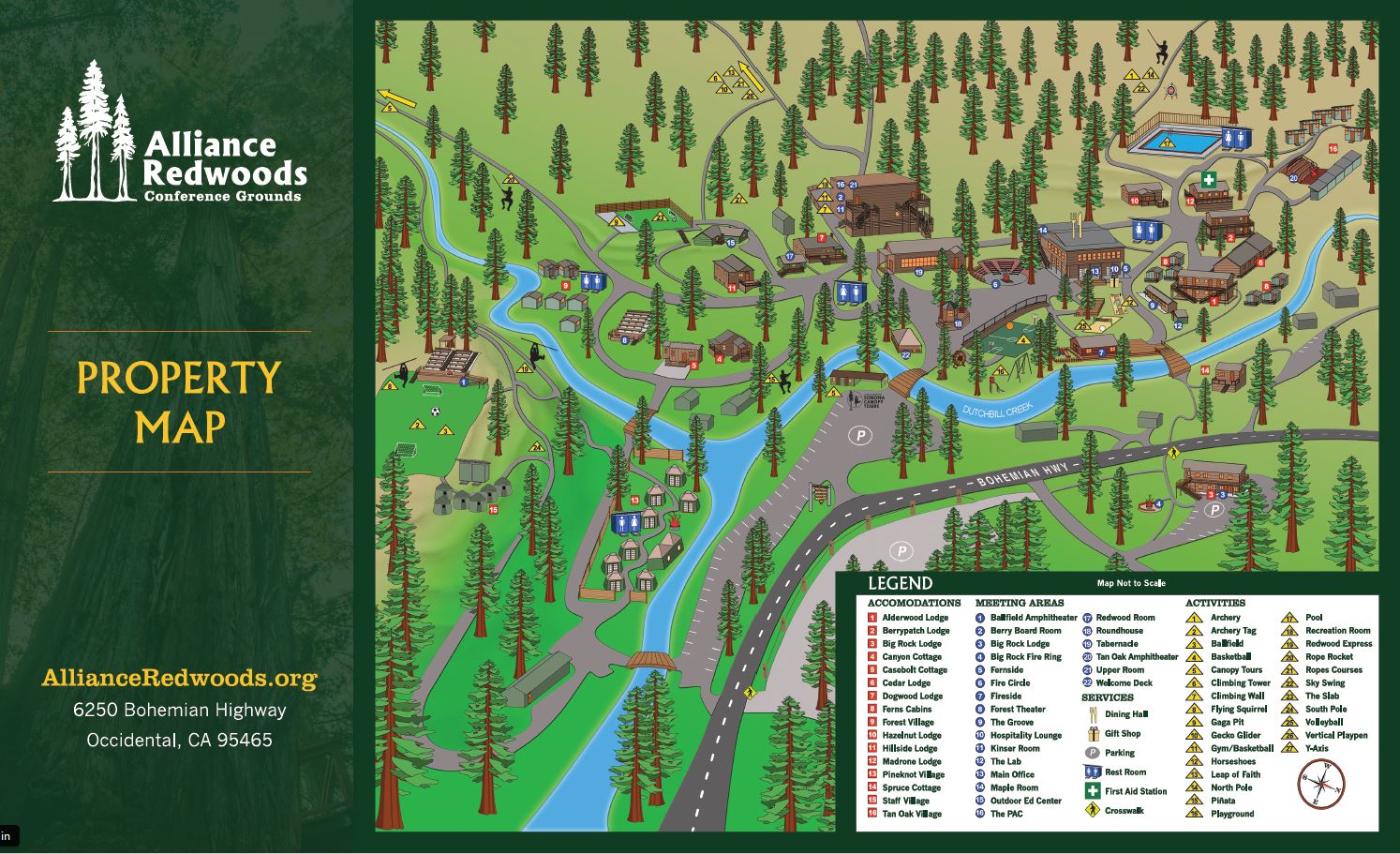Select the Rest Room legend entry

[1124, 772]
